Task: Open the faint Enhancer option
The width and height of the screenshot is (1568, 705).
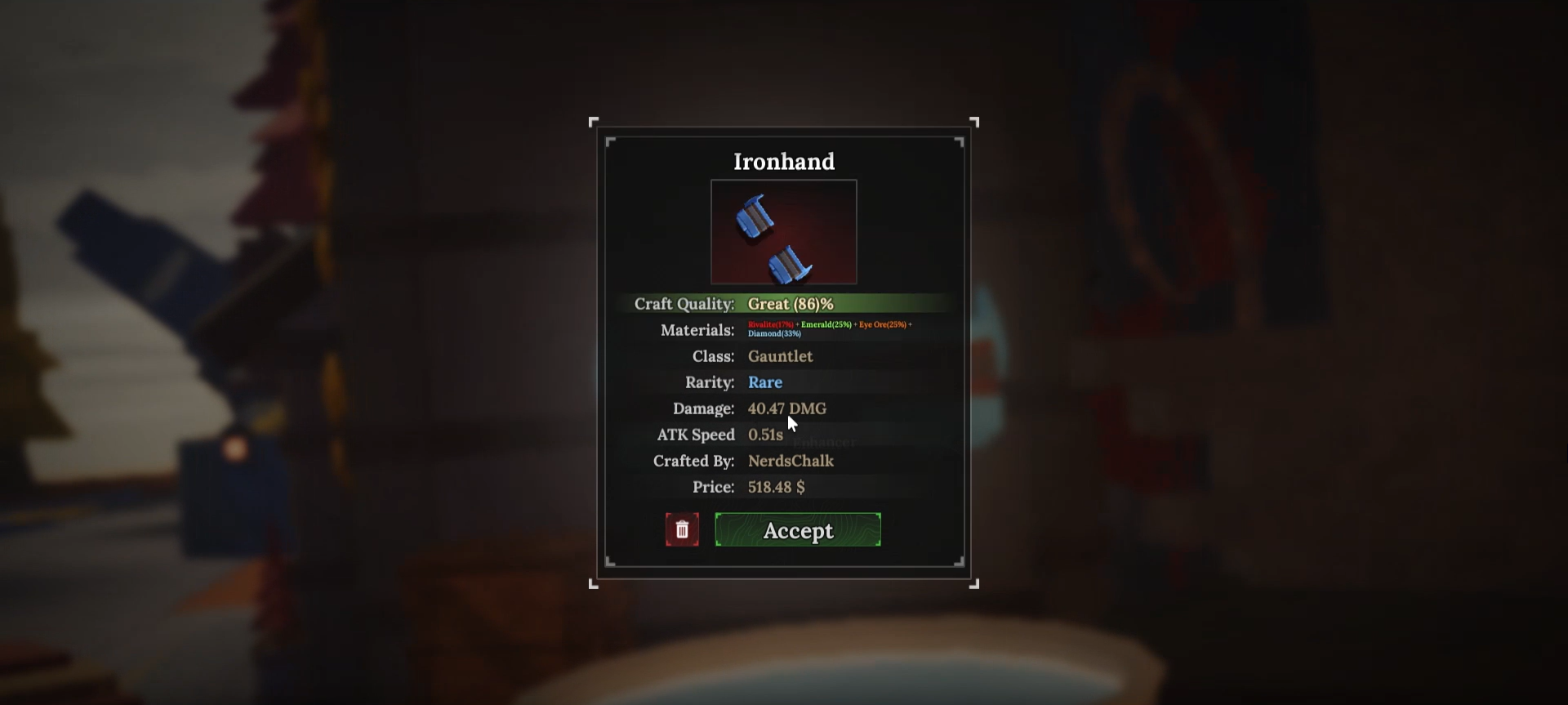Action: (x=824, y=442)
